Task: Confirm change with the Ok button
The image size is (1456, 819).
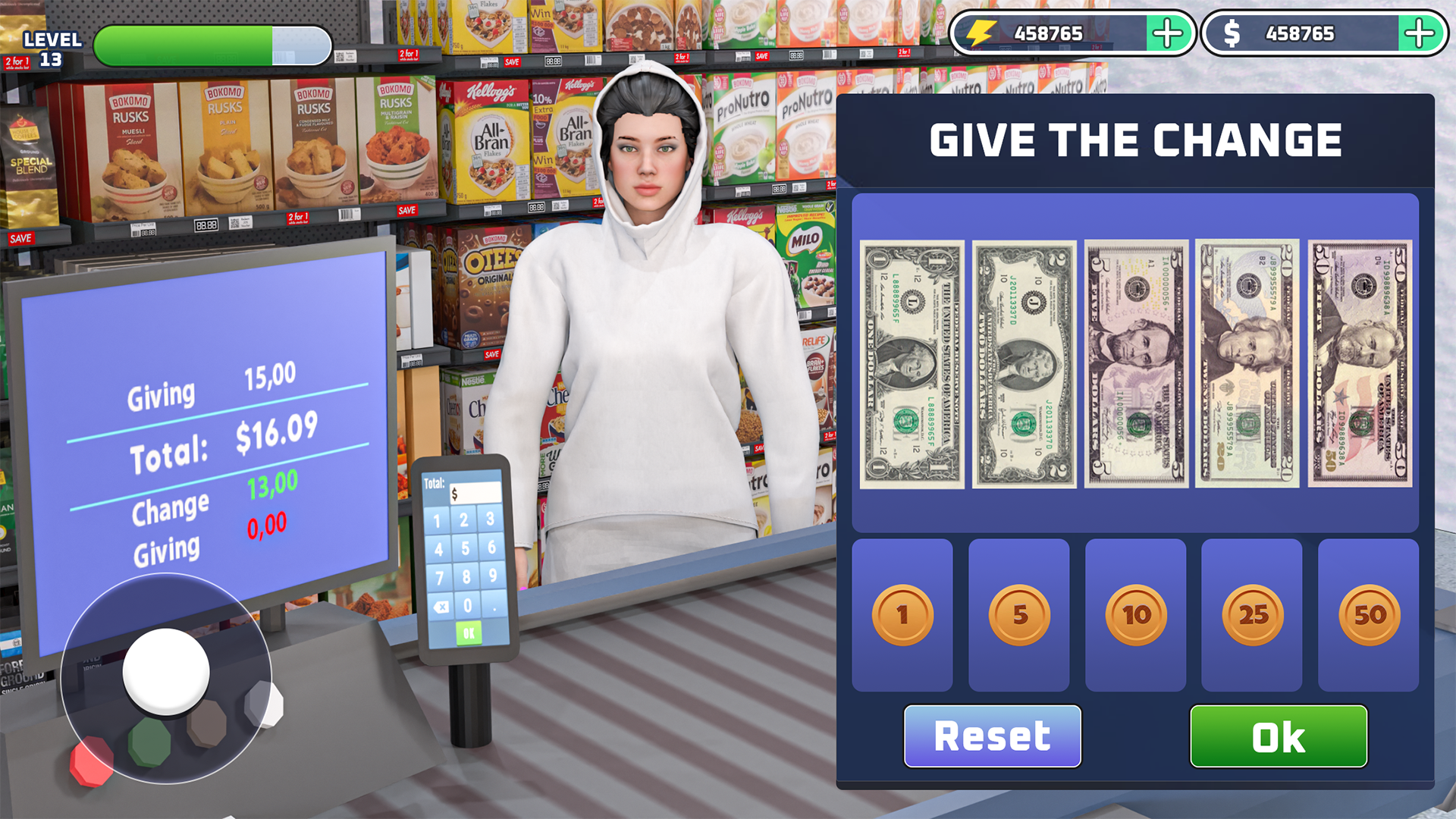Action: [x=1279, y=734]
